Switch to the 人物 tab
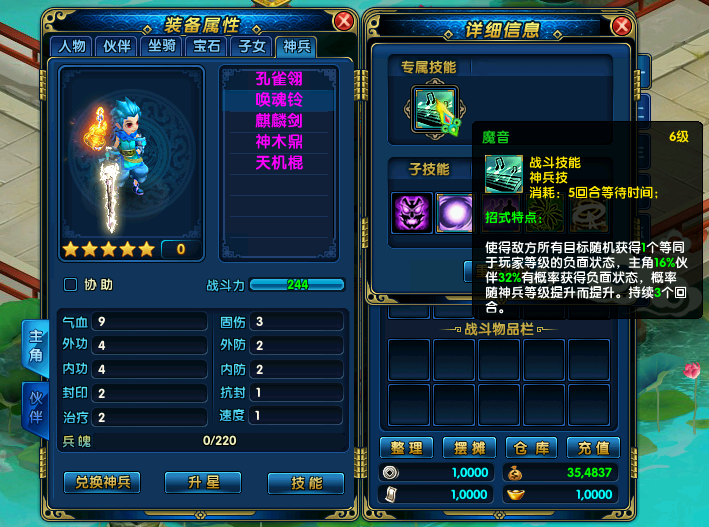 [x=72, y=45]
